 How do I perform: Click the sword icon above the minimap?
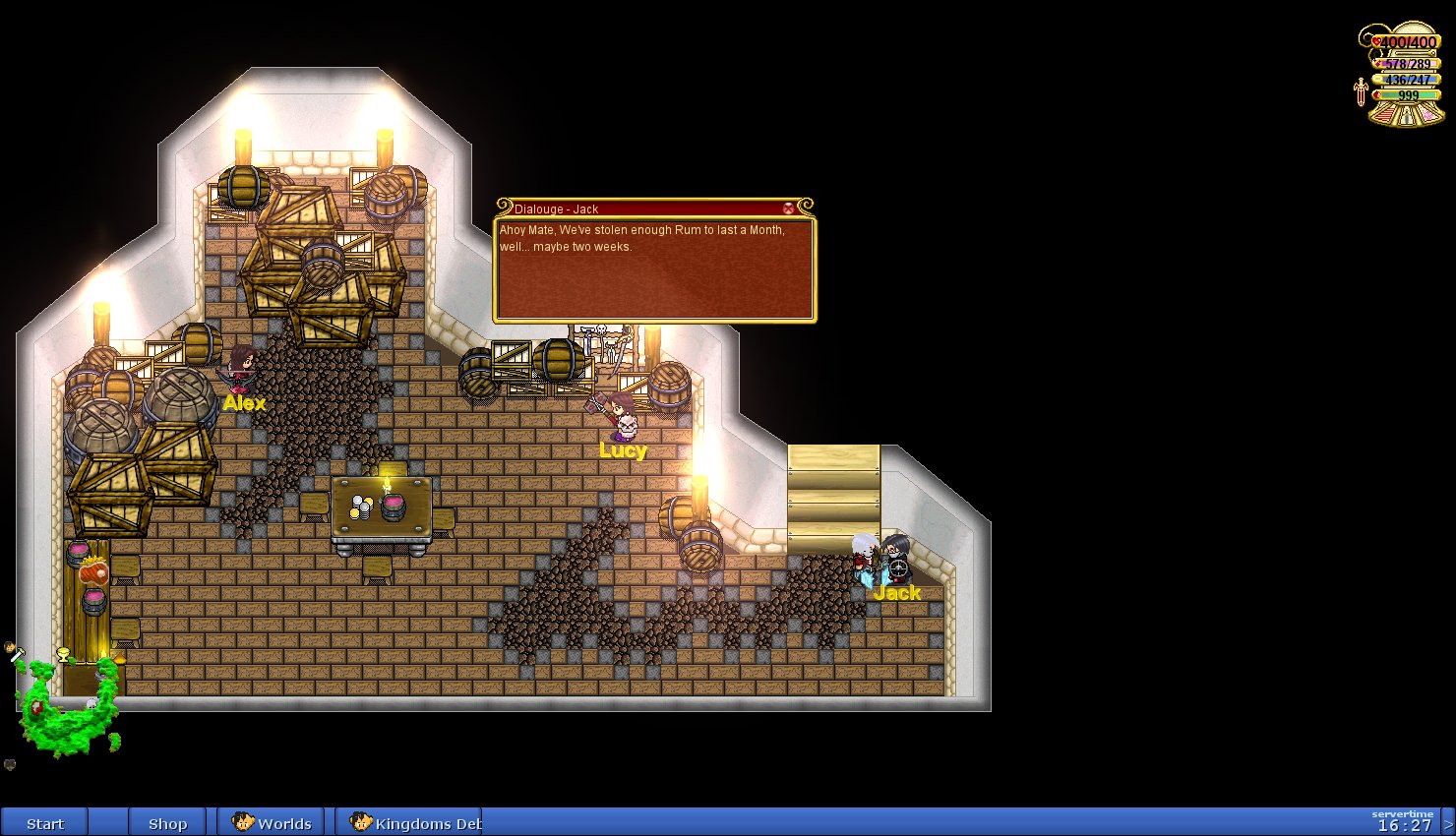pyautogui.click(x=16, y=652)
